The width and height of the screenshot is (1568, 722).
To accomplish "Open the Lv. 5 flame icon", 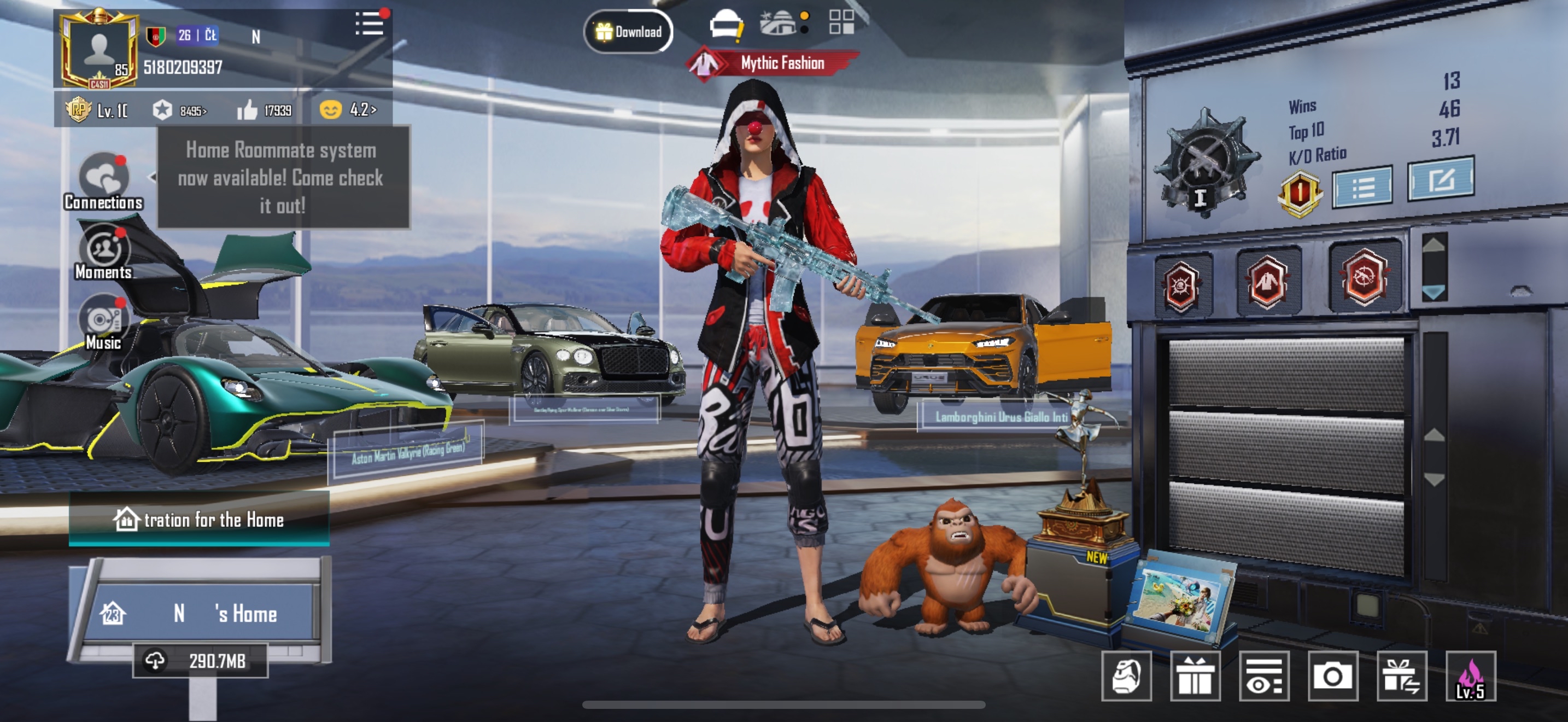I will 1470,676.
